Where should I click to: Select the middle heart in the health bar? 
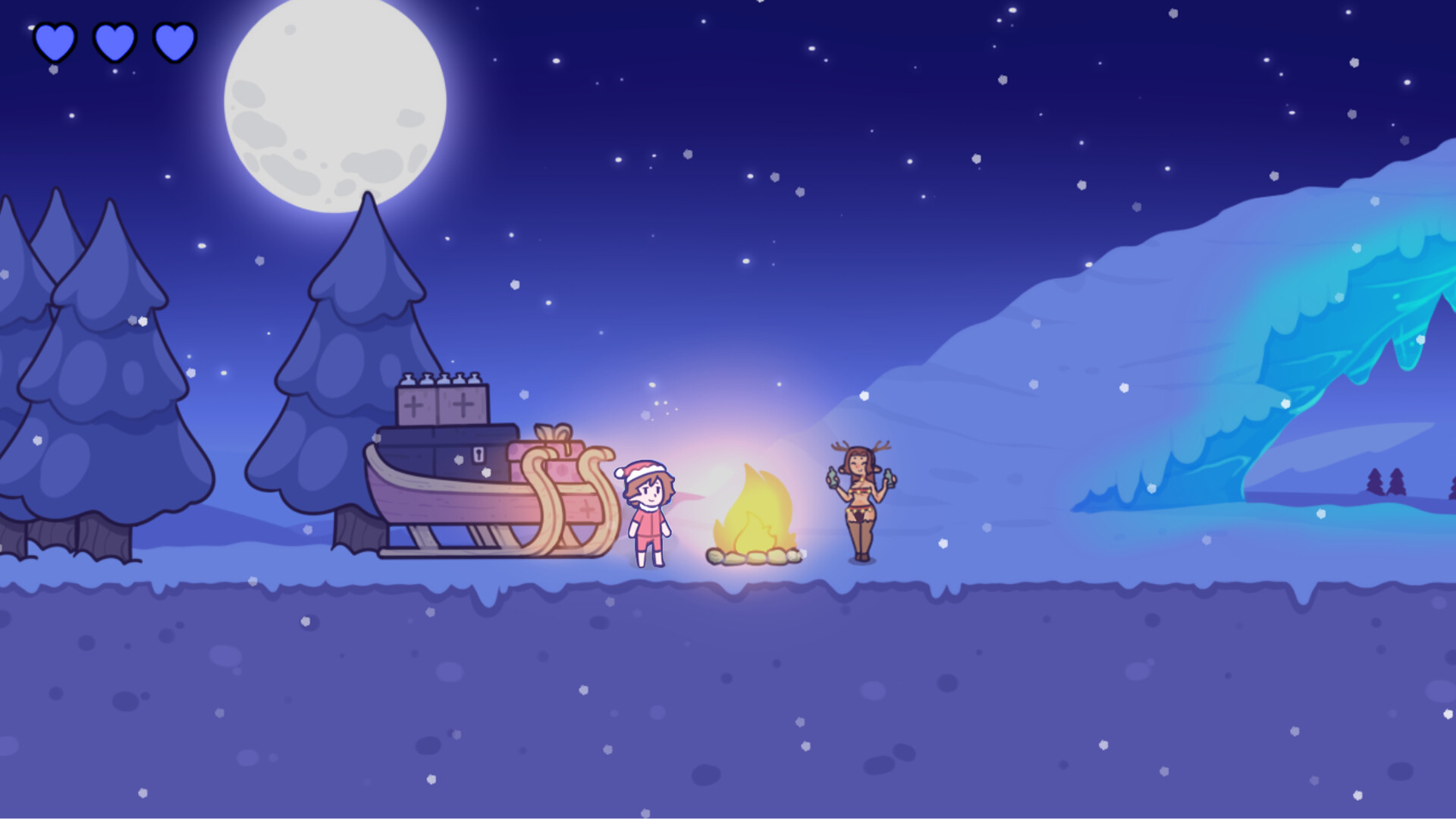pos(114,43)
